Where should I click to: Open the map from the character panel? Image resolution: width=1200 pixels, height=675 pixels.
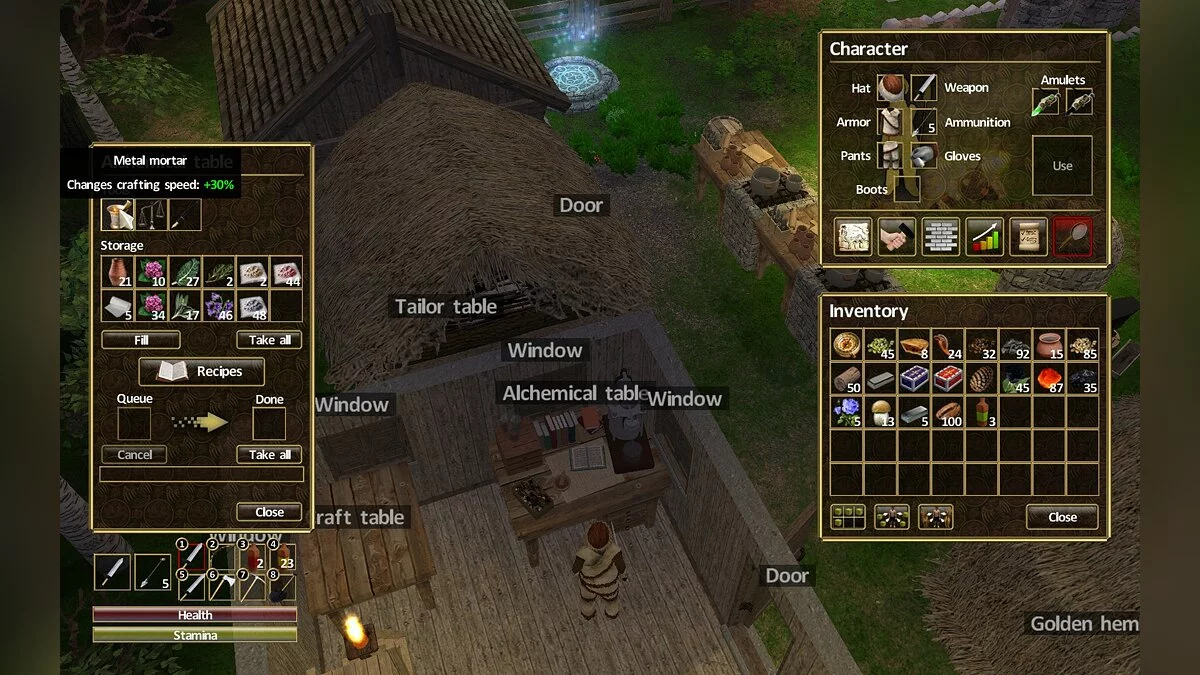pos(853,237)
